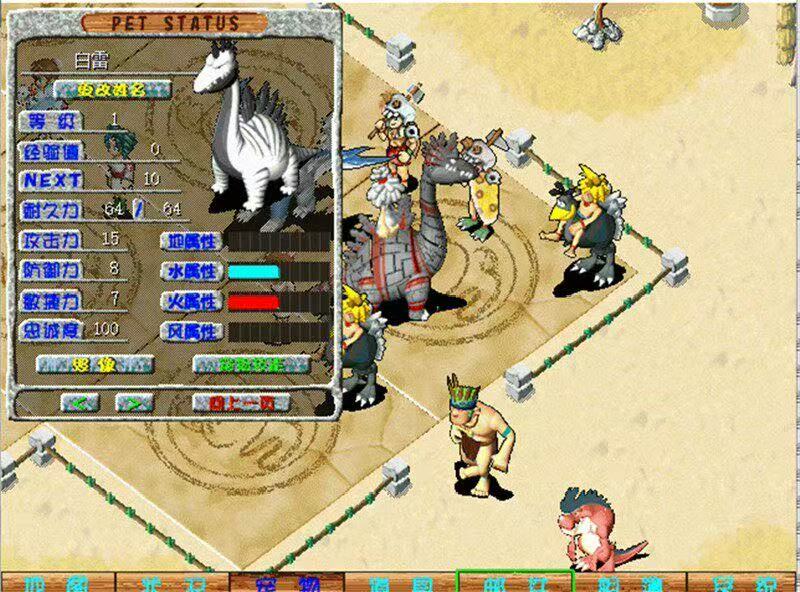Open the items (道具) bottom menu entry
Screen dimensions: 800x592
(x=400, y=583)
